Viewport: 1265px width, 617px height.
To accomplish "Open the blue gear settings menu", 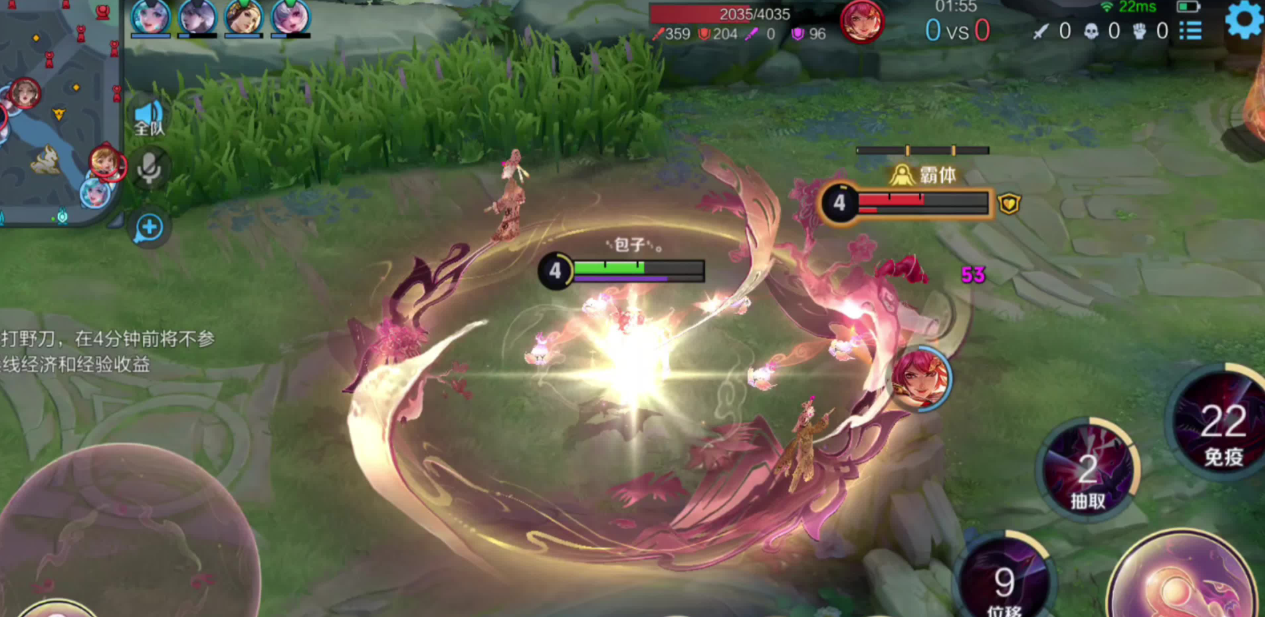I will [1244, 20].
